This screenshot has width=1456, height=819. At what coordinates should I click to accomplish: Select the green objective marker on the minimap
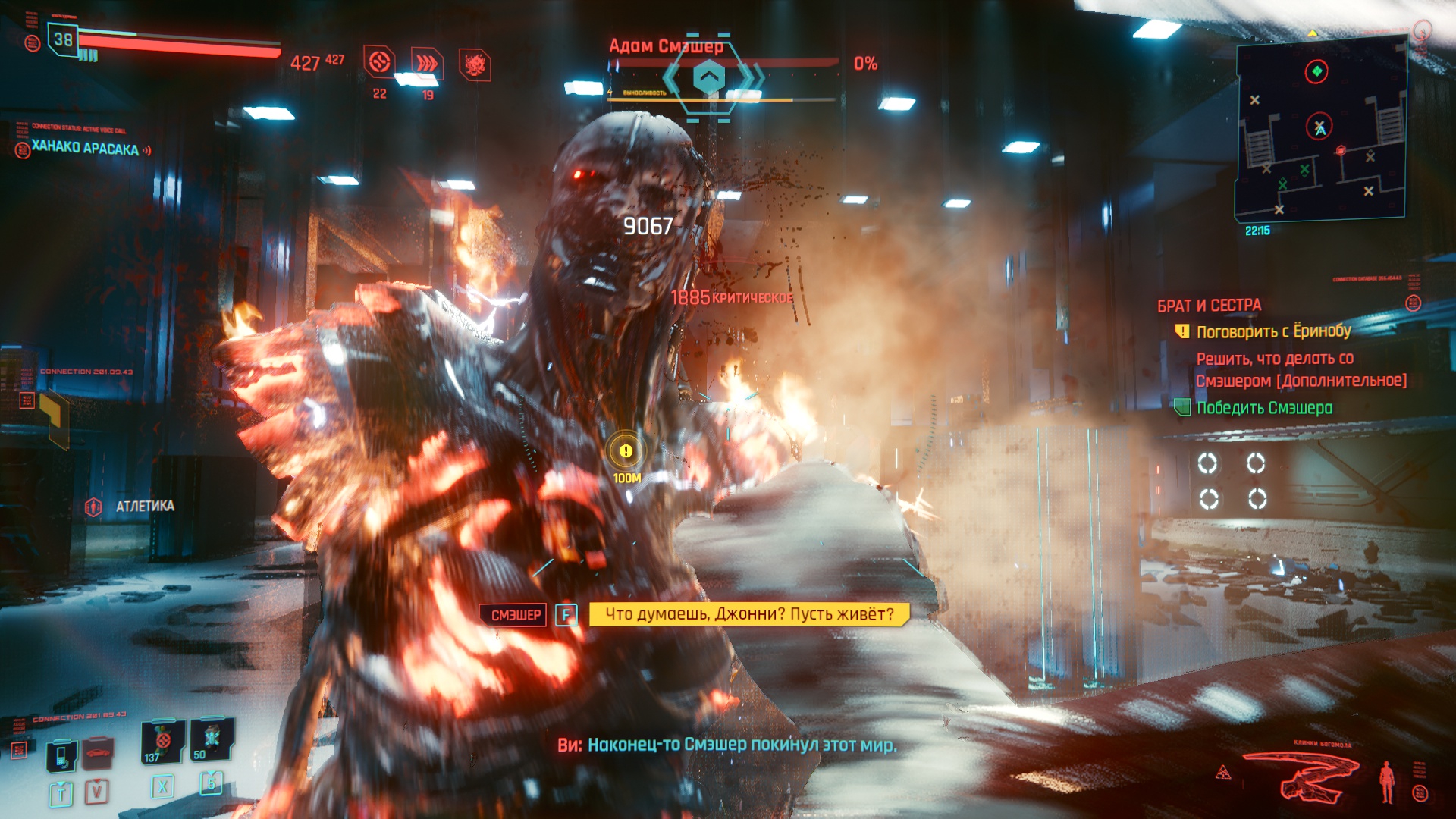(x=1316, y=71)
